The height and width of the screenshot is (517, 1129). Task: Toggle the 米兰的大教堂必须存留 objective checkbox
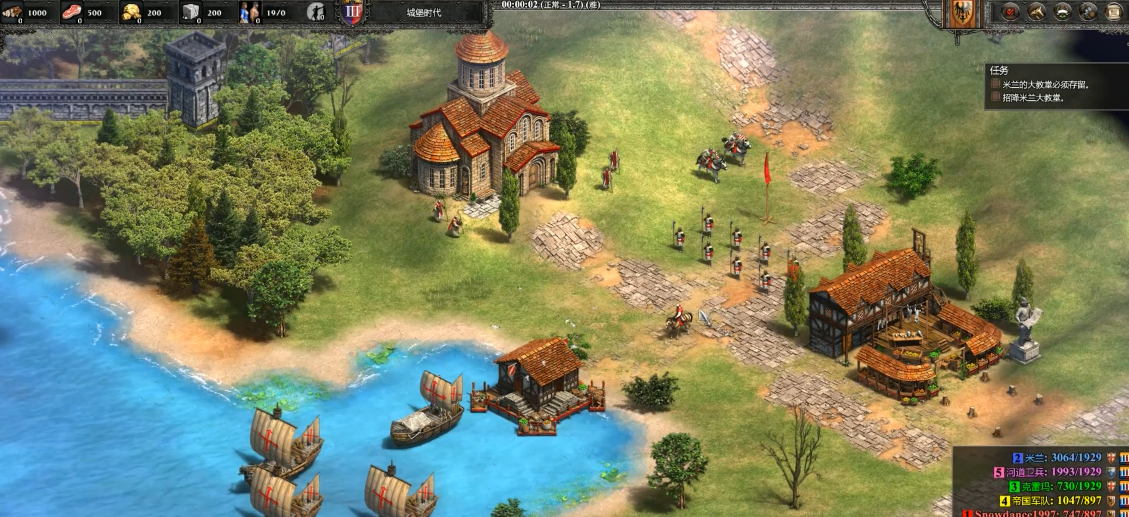coord(995,85)
